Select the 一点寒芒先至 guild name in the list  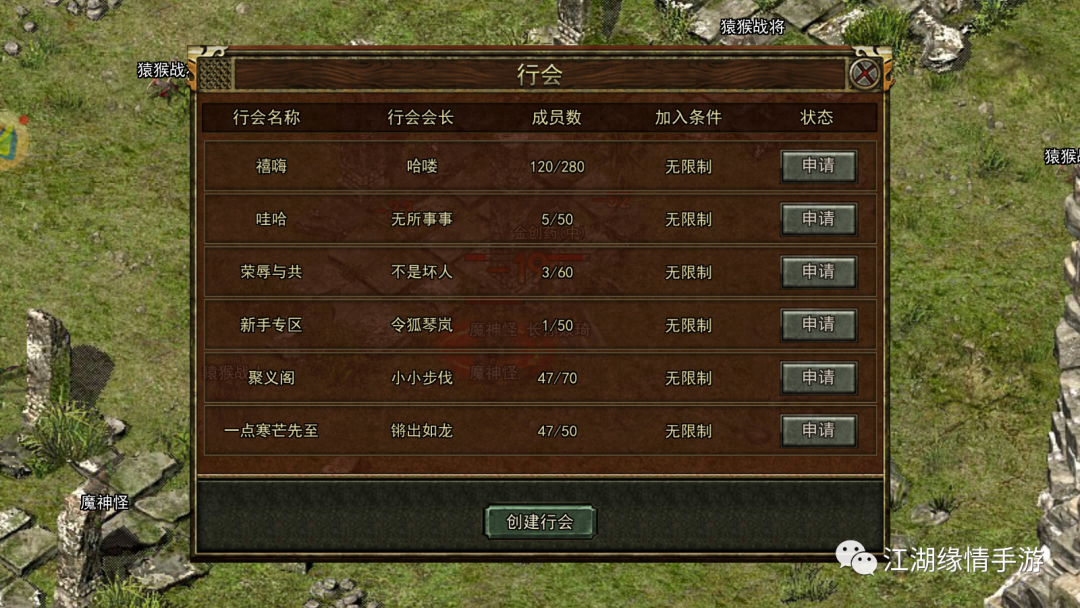(271, 431)
